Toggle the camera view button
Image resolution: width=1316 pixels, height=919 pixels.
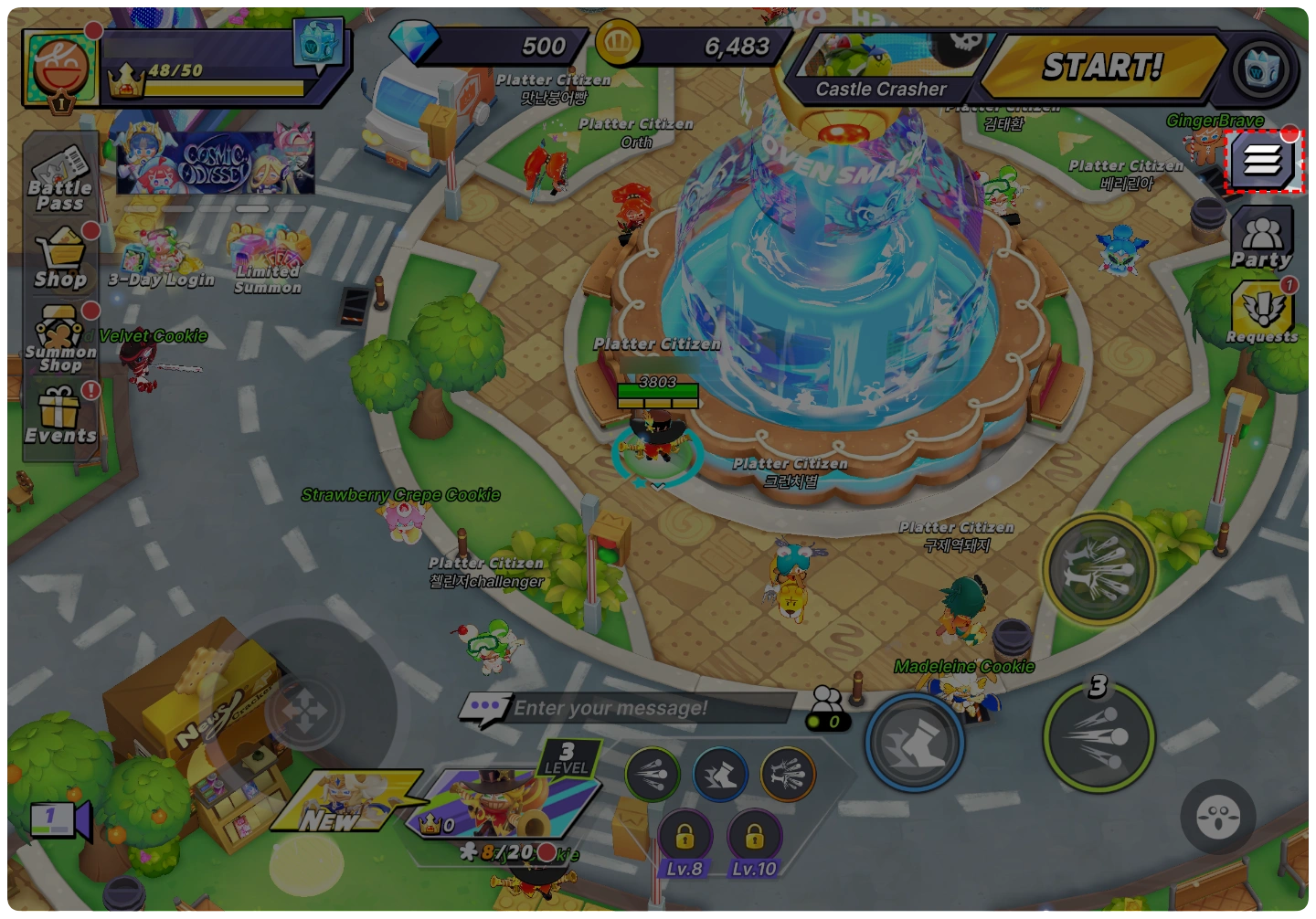pos(60,819)
